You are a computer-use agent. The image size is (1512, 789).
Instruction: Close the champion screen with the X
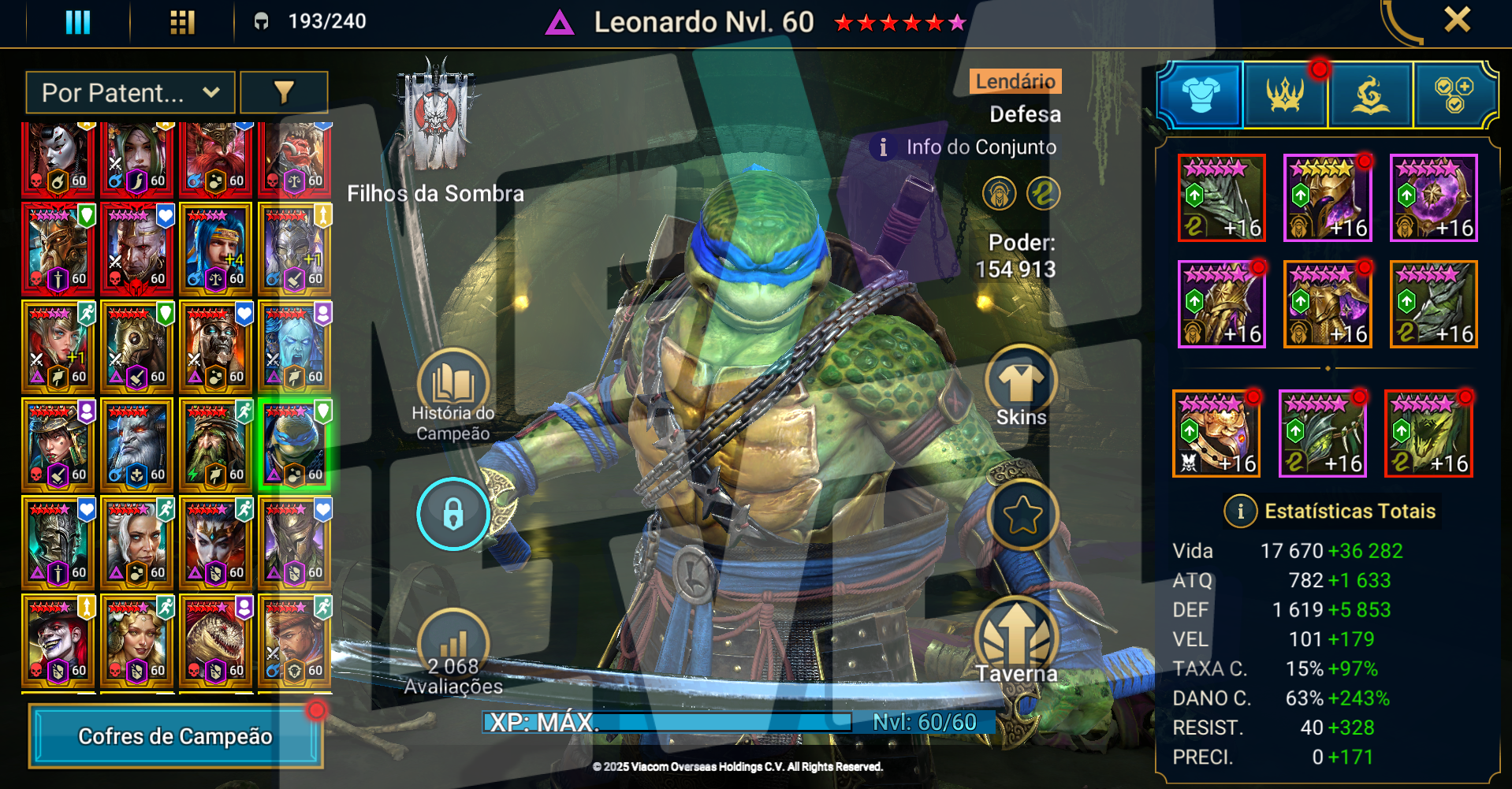pos(1457,20)
